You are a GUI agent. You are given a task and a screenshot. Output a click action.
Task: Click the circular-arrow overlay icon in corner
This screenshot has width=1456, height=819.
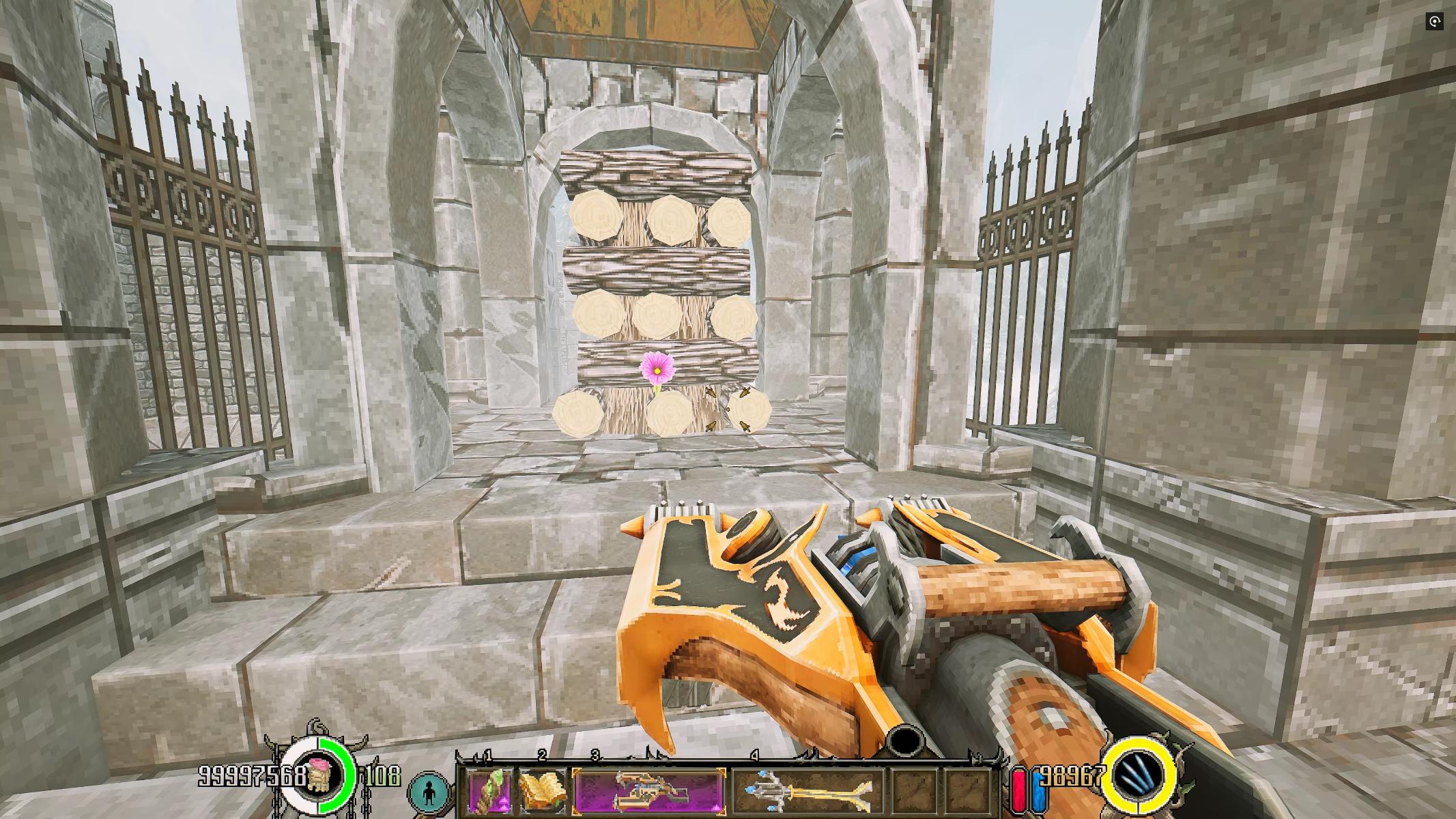[x=1434, y=22]
